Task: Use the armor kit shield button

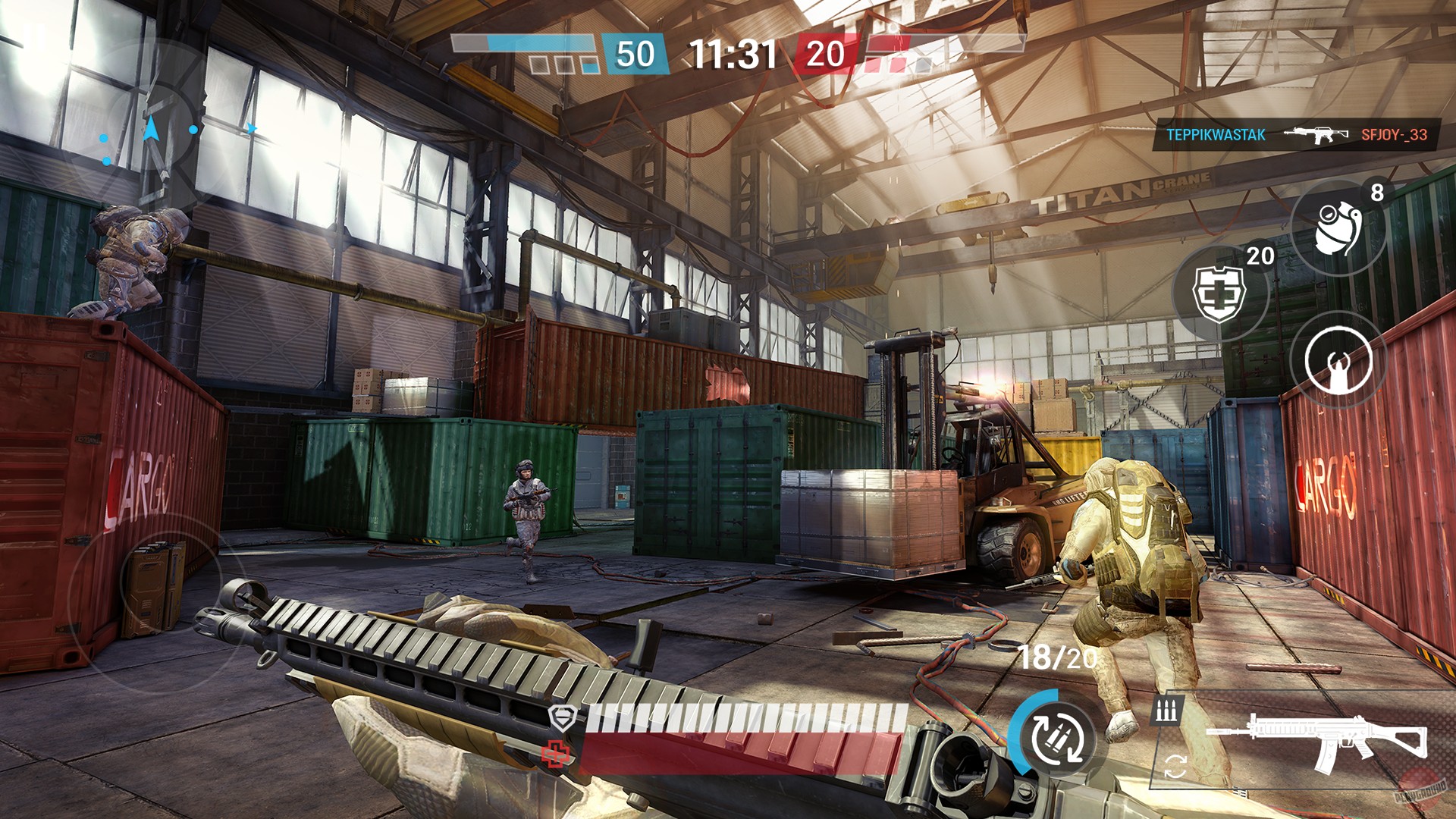Action: 1219,293
